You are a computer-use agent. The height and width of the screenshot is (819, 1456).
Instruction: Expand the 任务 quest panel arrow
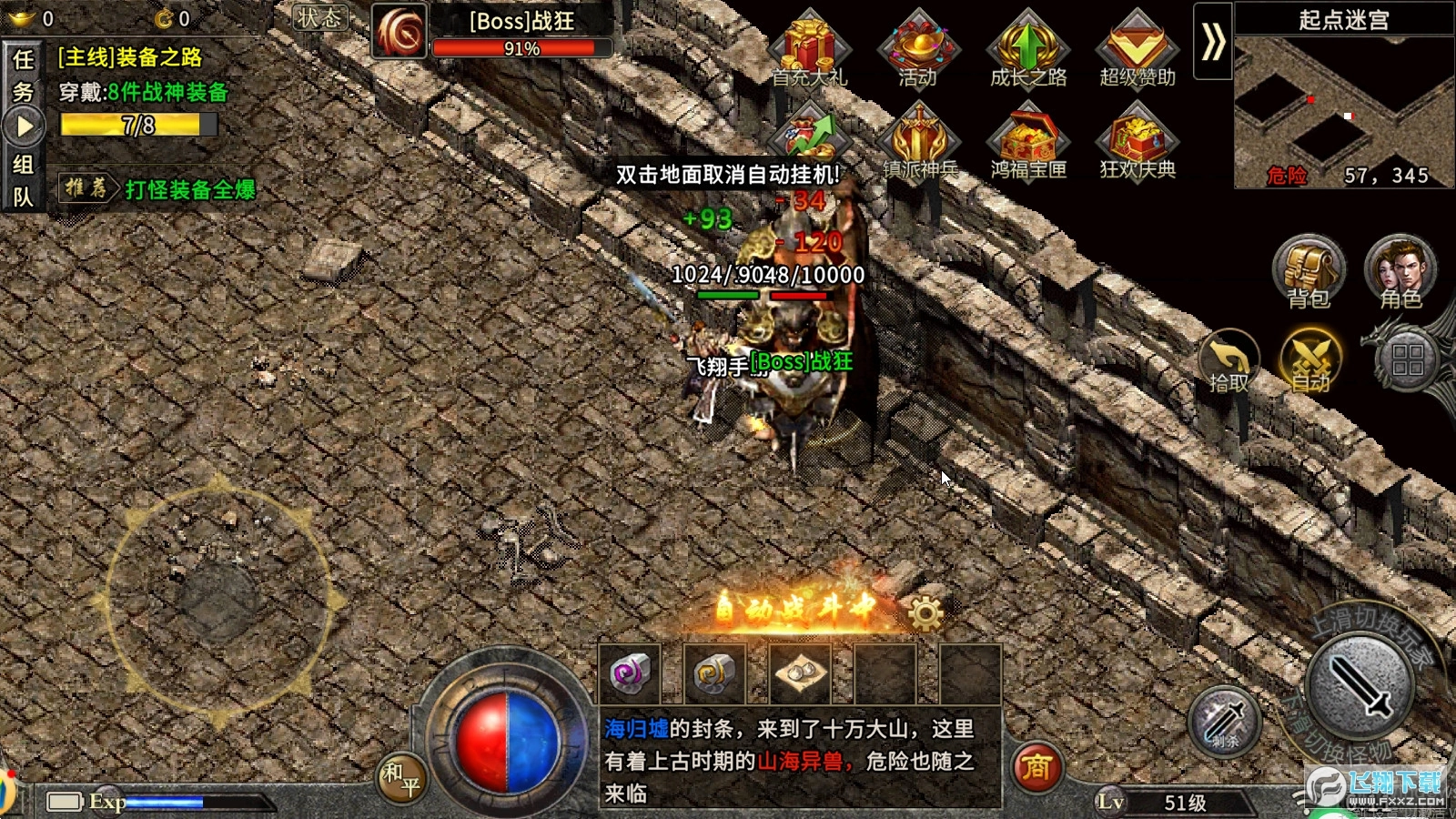pyautogui.click(x=23, y=125)
